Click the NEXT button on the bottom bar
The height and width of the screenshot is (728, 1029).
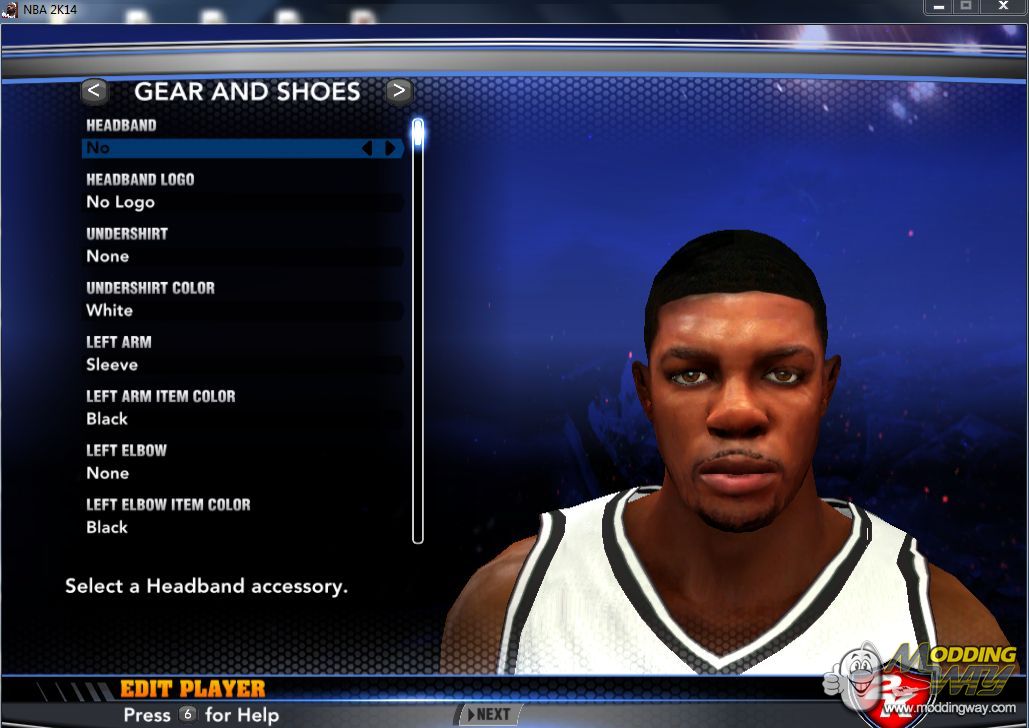point(487,714)
